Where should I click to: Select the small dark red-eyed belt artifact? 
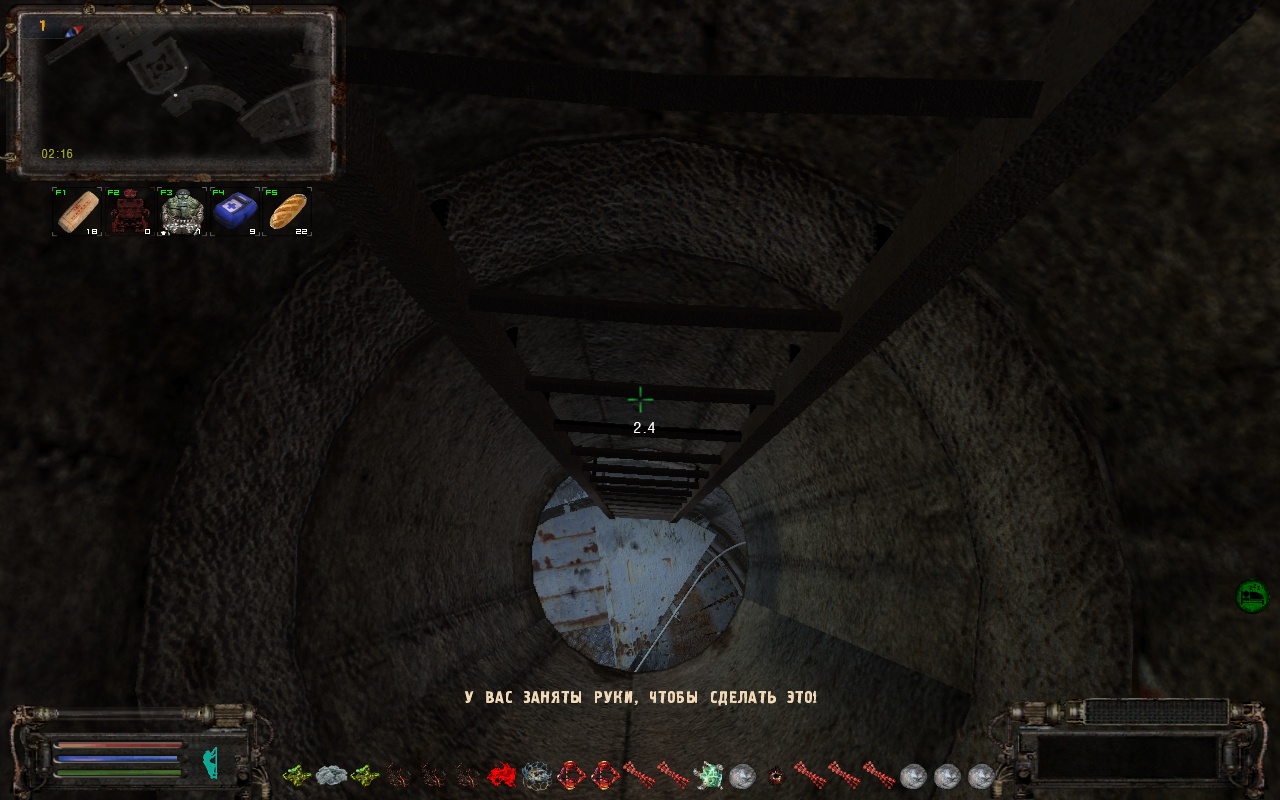[775, 775]
